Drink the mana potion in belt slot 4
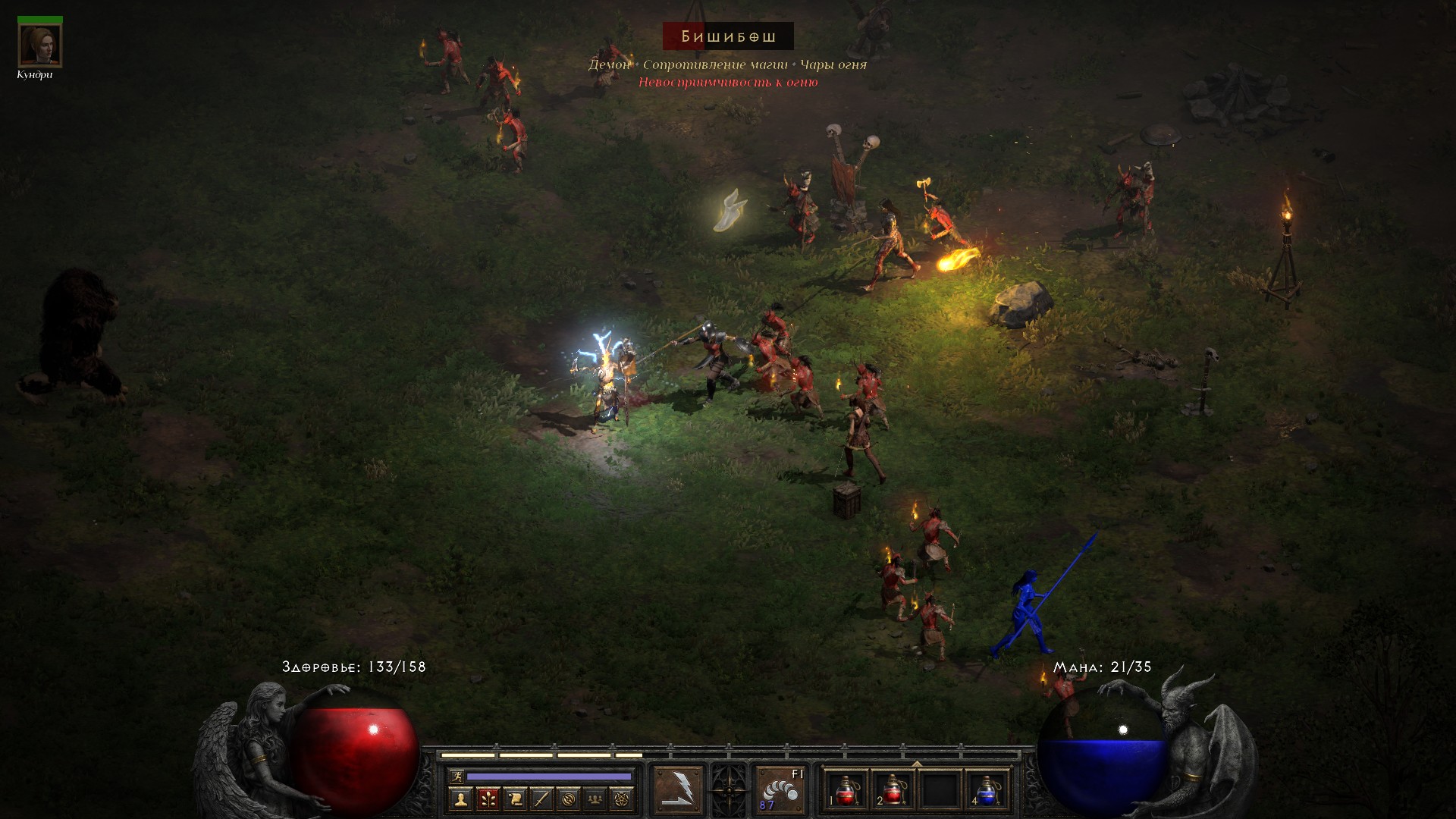 pyautogui.click(x=987, y=790)
